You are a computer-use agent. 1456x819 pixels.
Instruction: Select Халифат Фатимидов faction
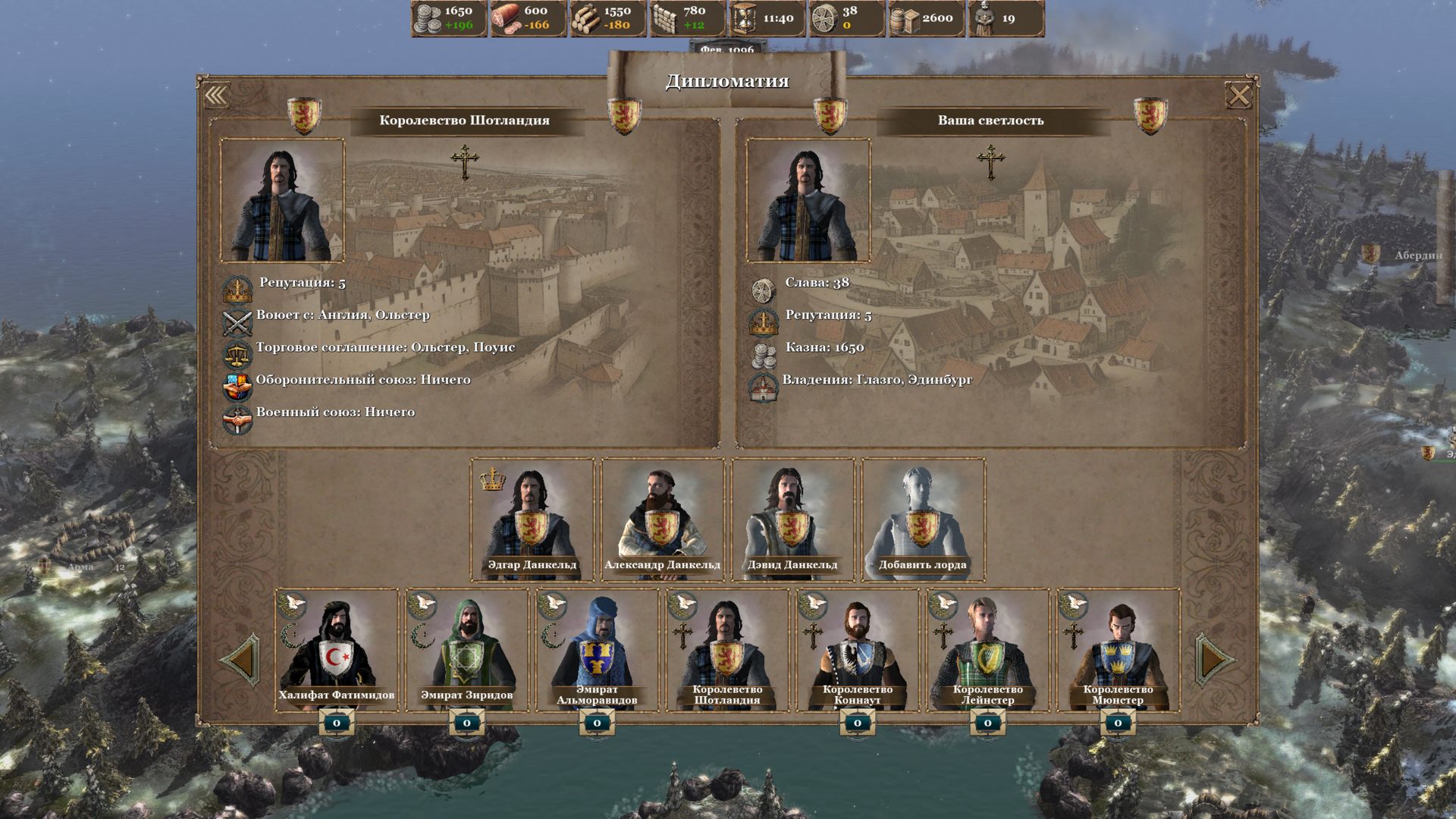click(336, 649)
